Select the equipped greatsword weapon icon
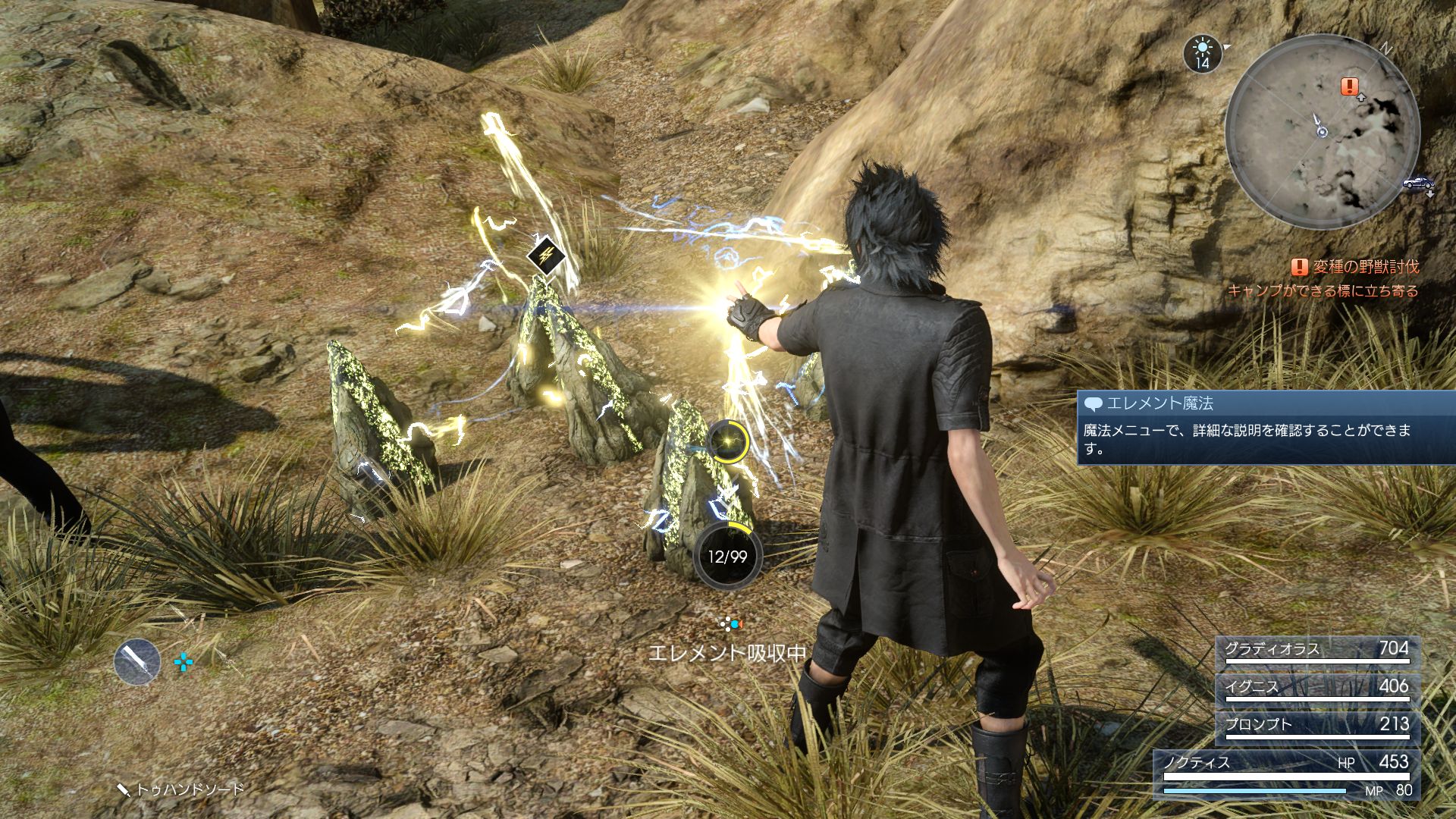Screen dimensions: 1456x819 (x=137, y=661)
